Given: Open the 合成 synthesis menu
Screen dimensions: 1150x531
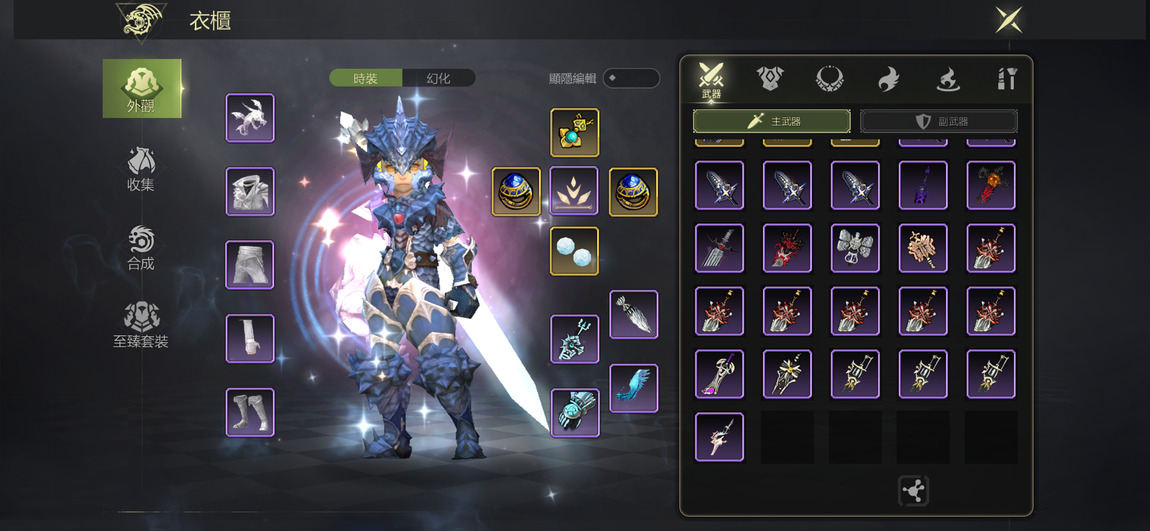Looking at the screenshot, I should [141, 248].
